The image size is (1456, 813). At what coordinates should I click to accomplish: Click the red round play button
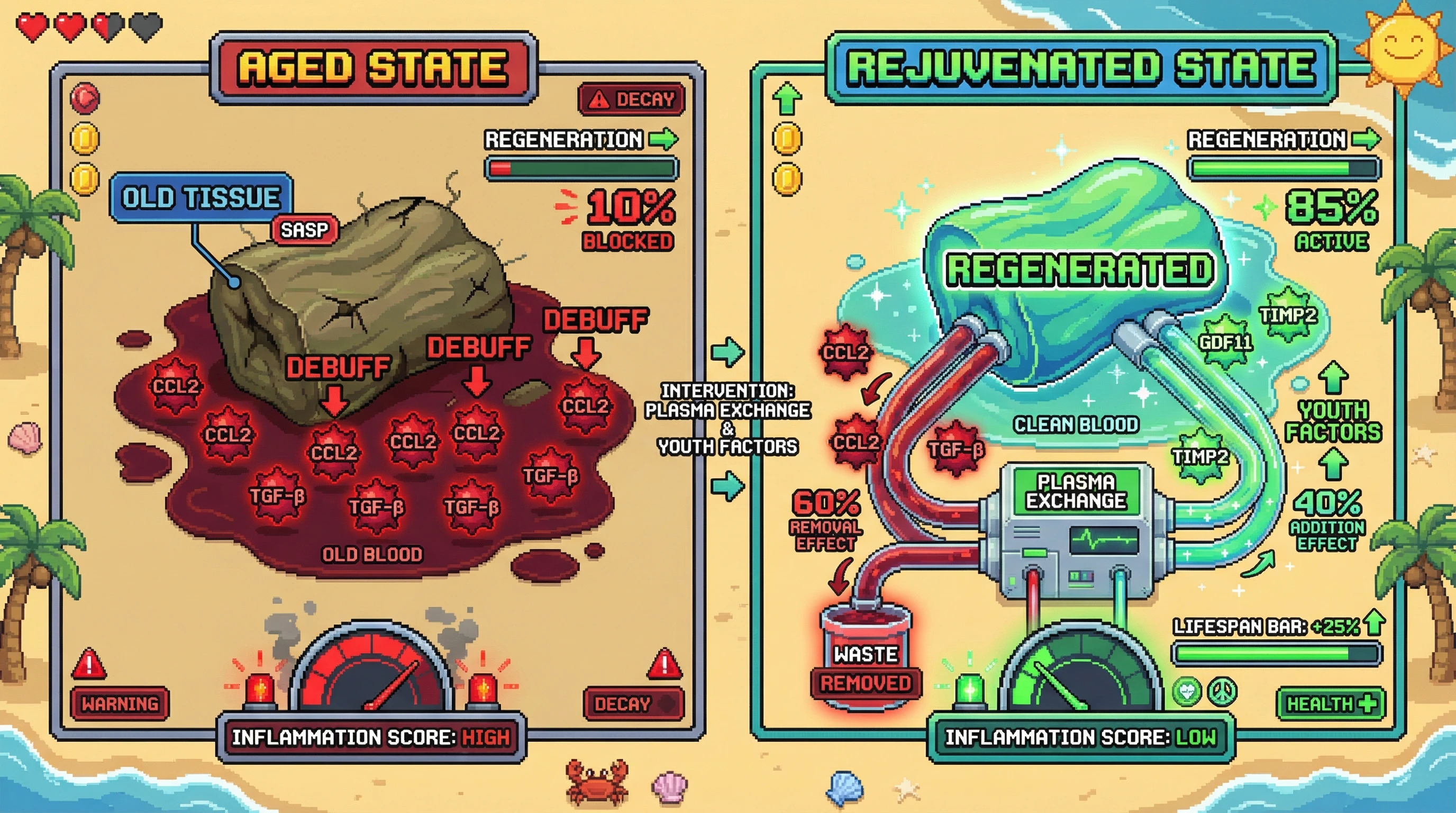(x=85, y=98)
